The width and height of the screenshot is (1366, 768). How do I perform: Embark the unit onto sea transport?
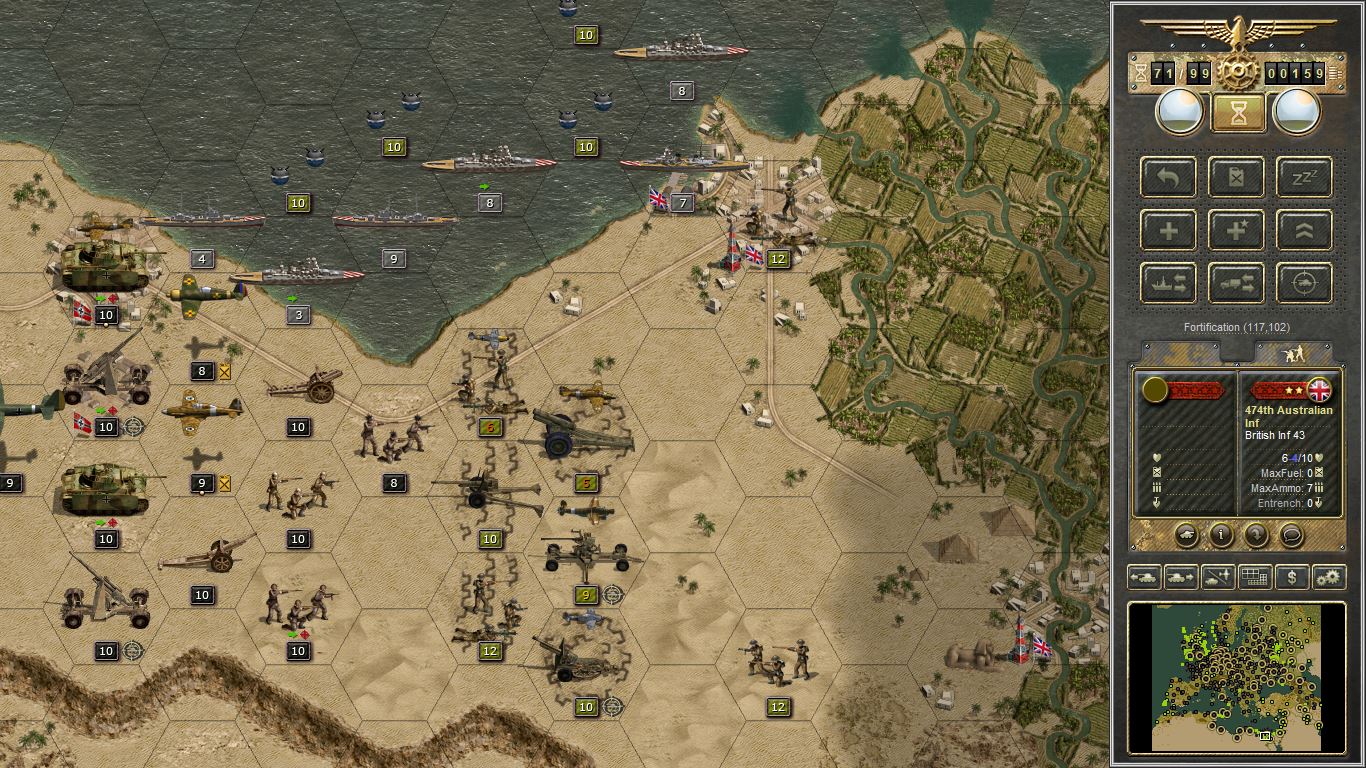pyautogui.click(x=1168, y=283)
